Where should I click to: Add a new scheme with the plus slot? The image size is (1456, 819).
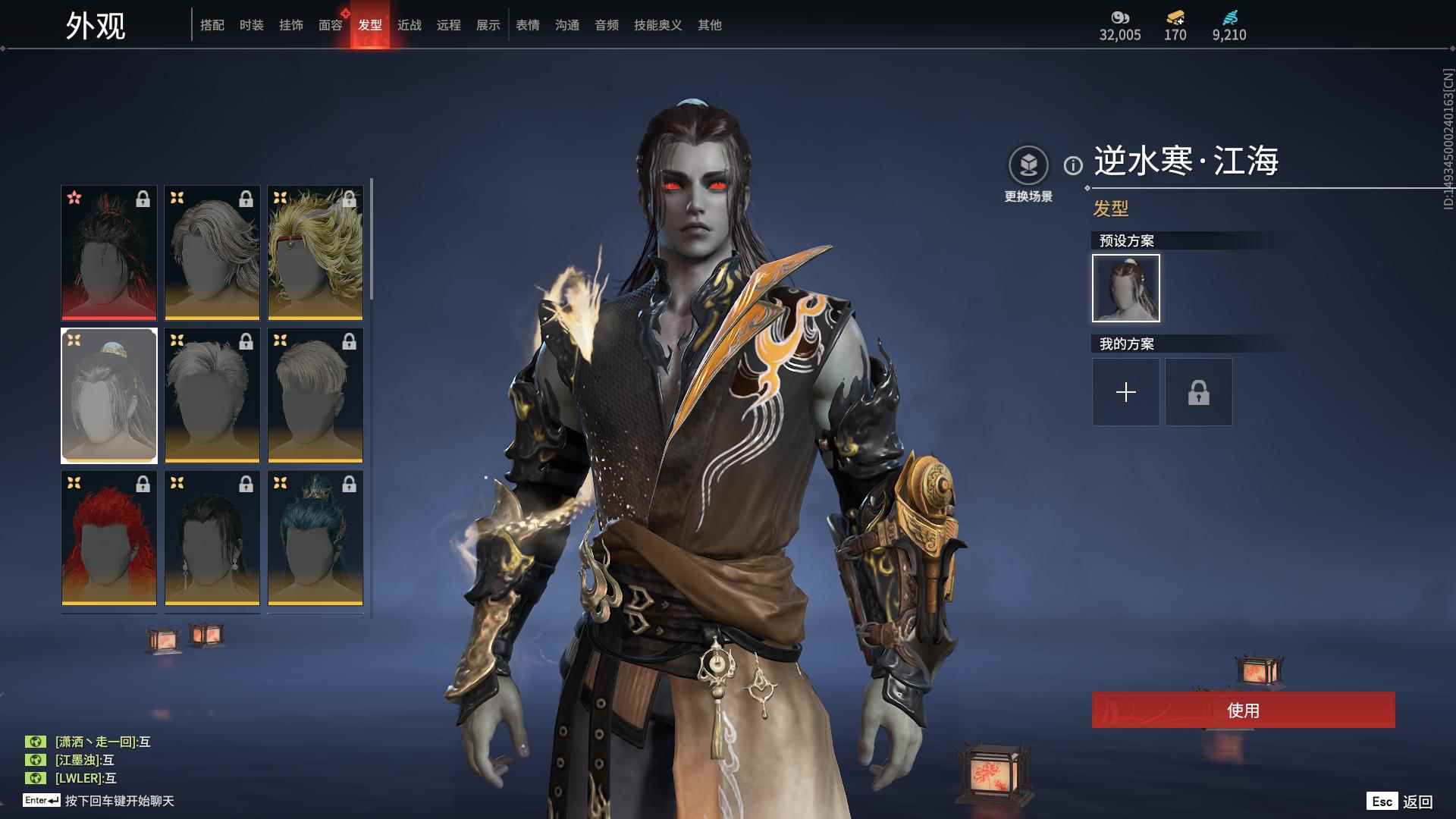tap(1126, 392)
